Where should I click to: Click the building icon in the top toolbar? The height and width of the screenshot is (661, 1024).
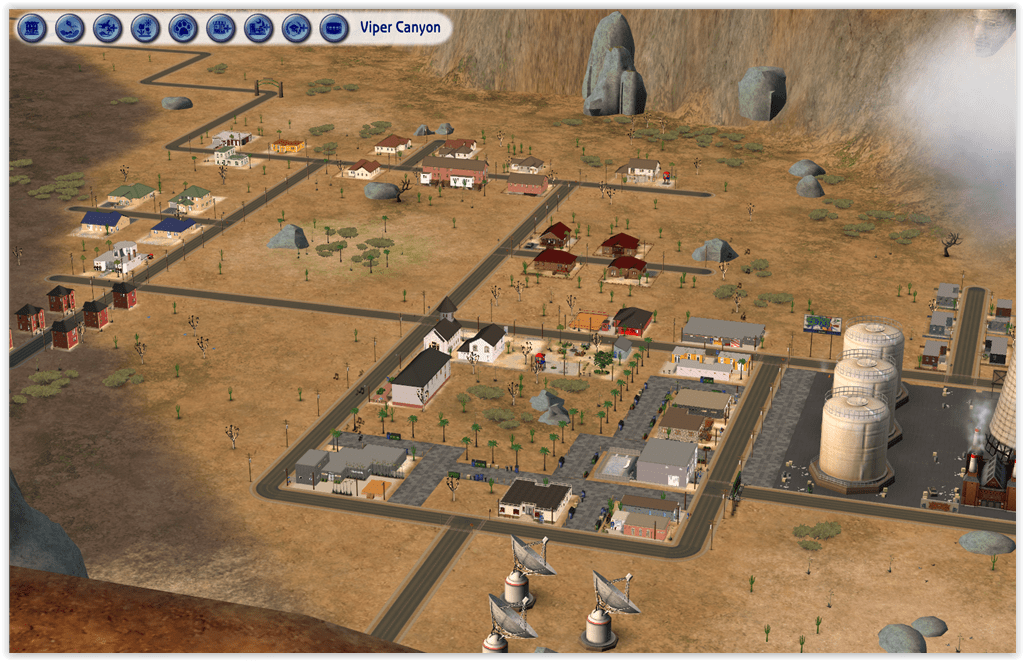[32, 27]
